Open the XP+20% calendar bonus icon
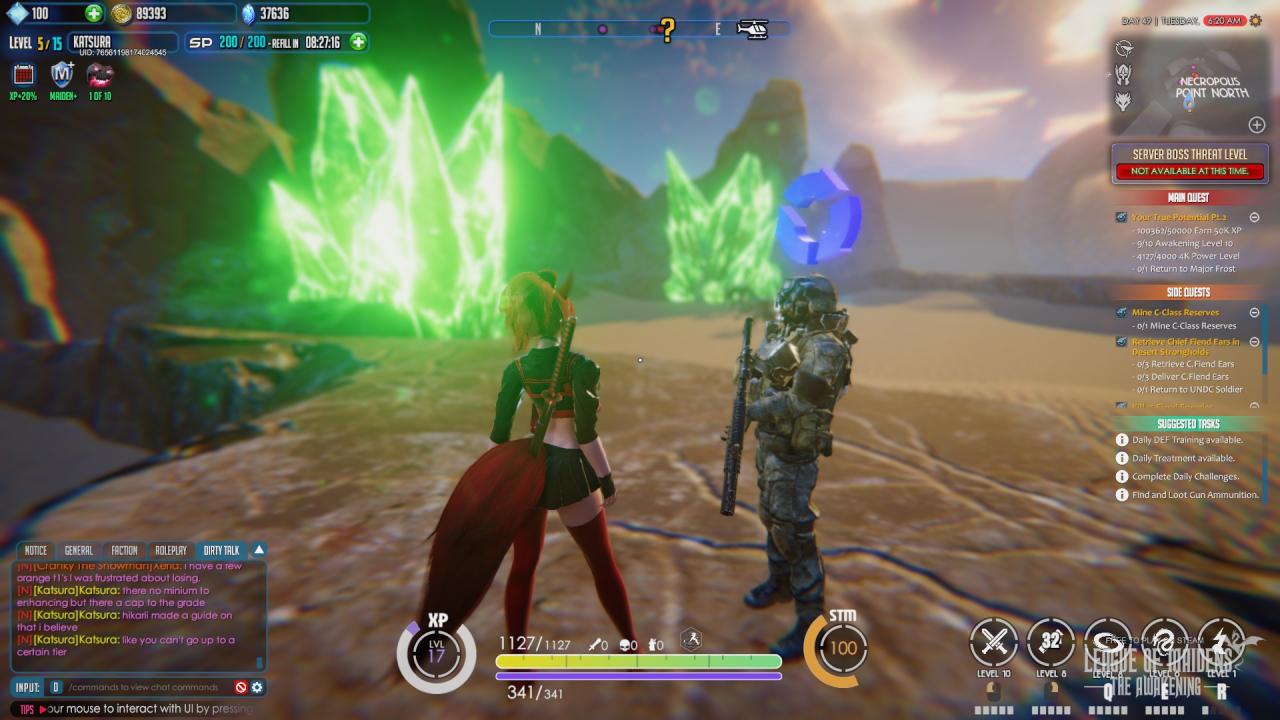This screenshot has width=1280, height=720. coord(23,75)
